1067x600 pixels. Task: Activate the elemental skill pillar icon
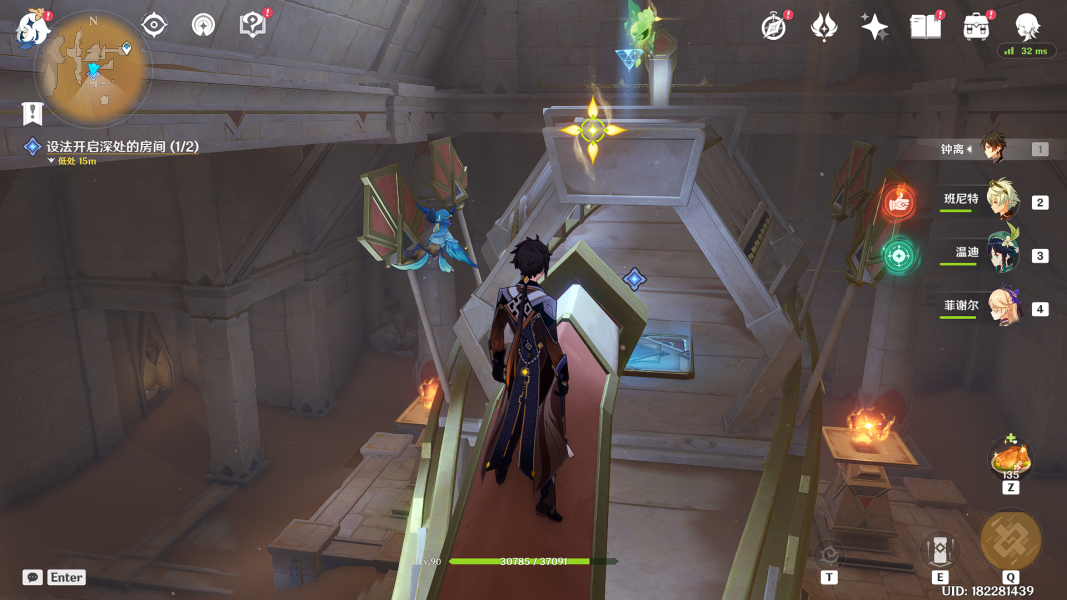[x=939, y=549]
